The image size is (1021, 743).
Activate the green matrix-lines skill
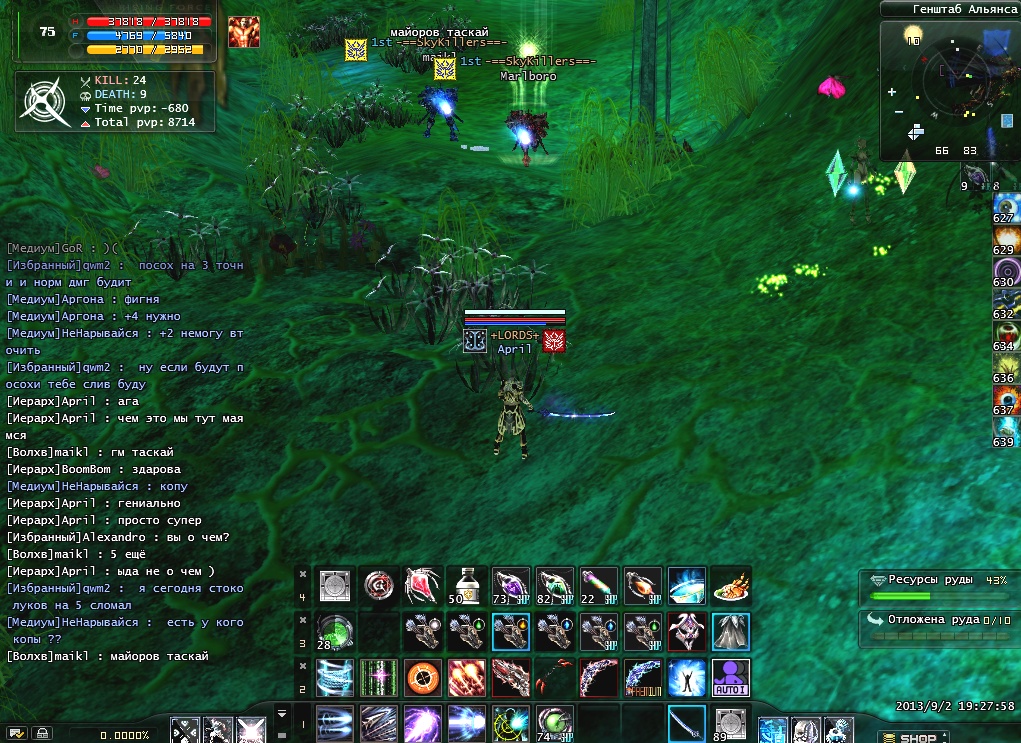coord(377,677)
